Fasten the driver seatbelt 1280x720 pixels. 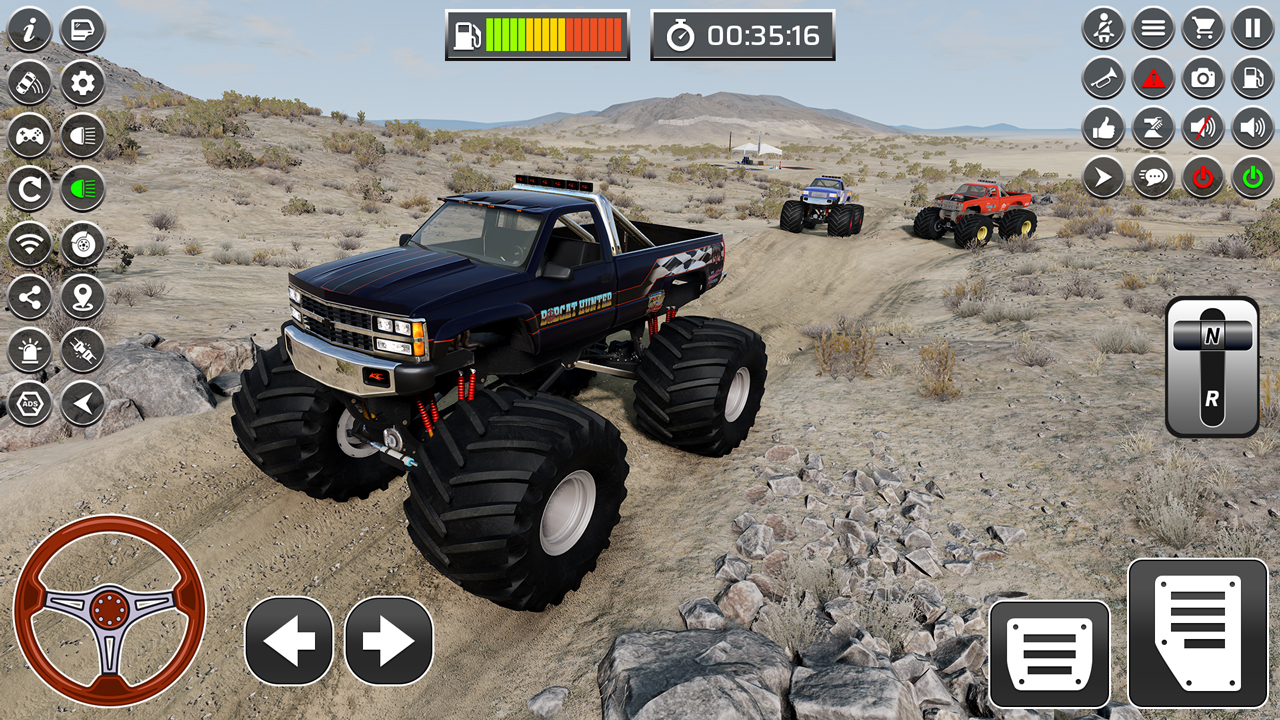coord(1102,29)
